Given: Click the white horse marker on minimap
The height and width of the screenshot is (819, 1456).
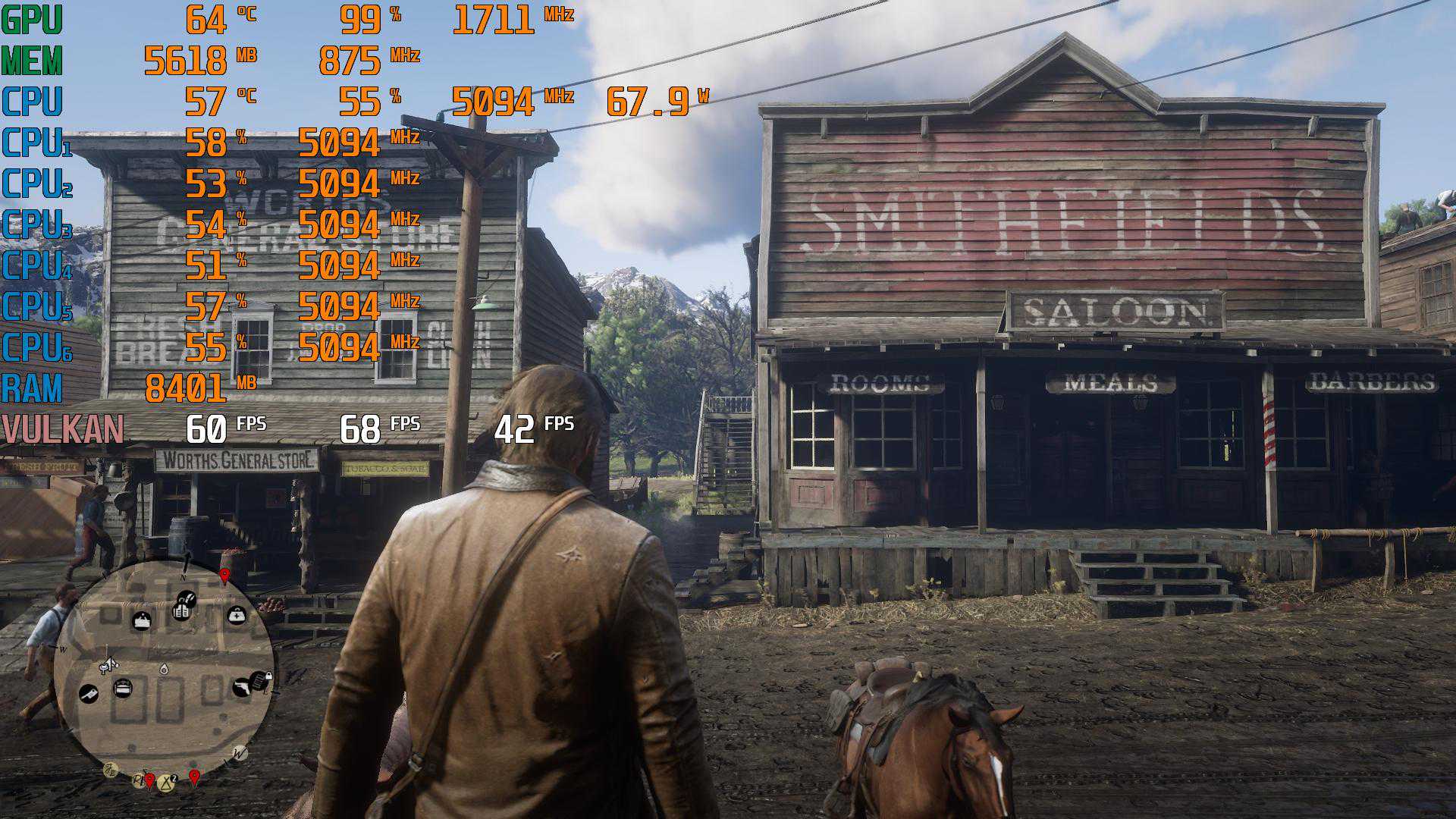Looking at the screenshot, I should click(x=108, y=665).
